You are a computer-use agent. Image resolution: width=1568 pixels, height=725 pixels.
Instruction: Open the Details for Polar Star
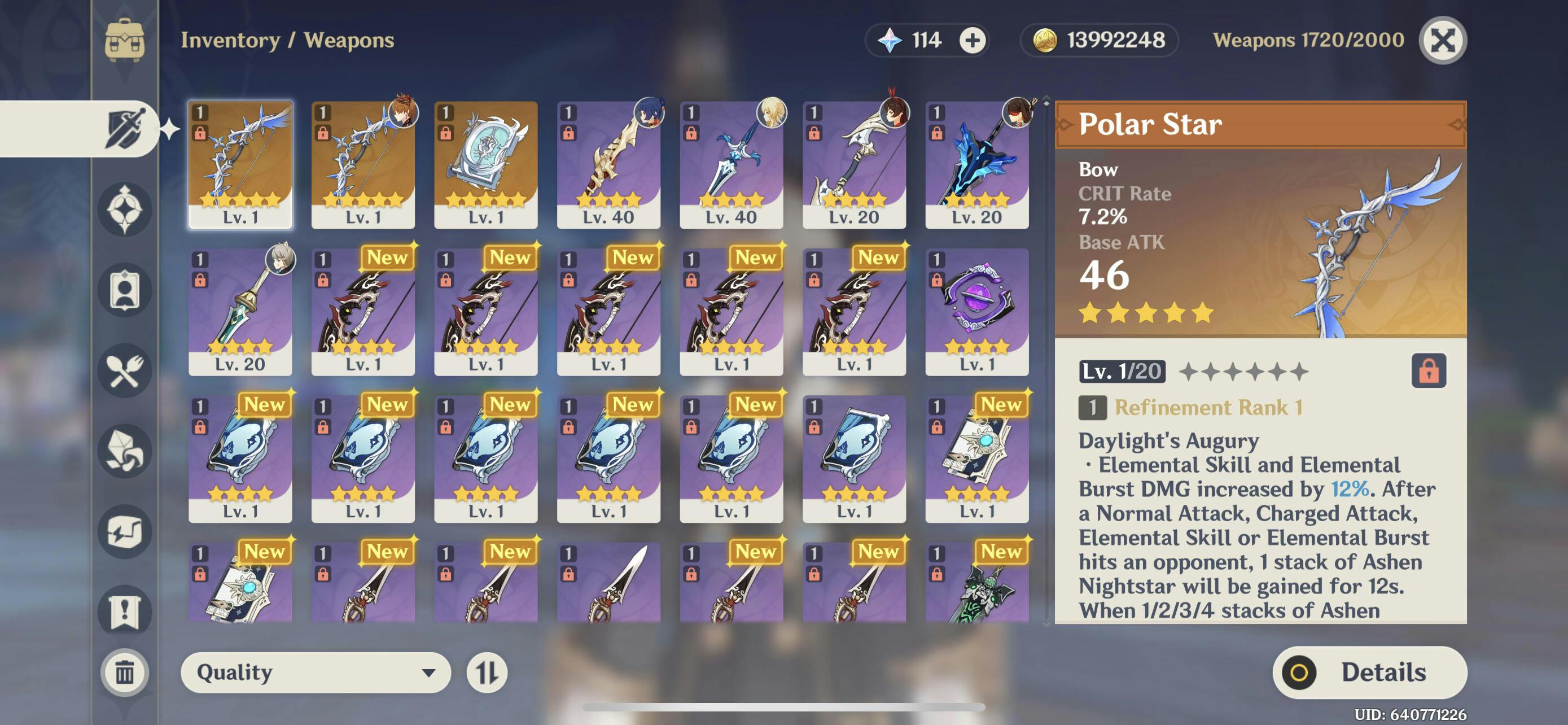tap(1369, 672)
